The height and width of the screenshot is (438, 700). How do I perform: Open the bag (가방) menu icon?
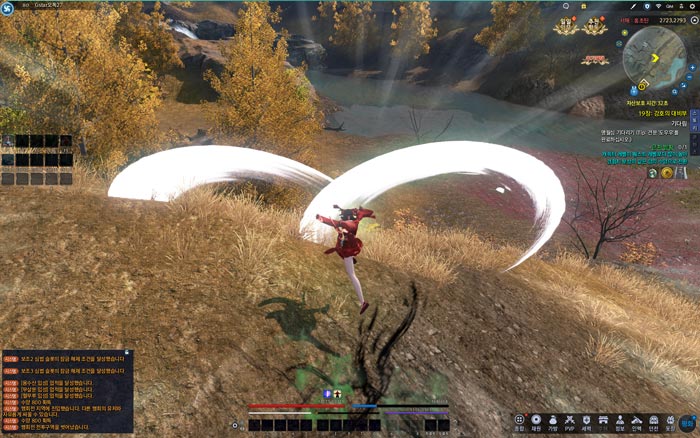coord(552,421)
